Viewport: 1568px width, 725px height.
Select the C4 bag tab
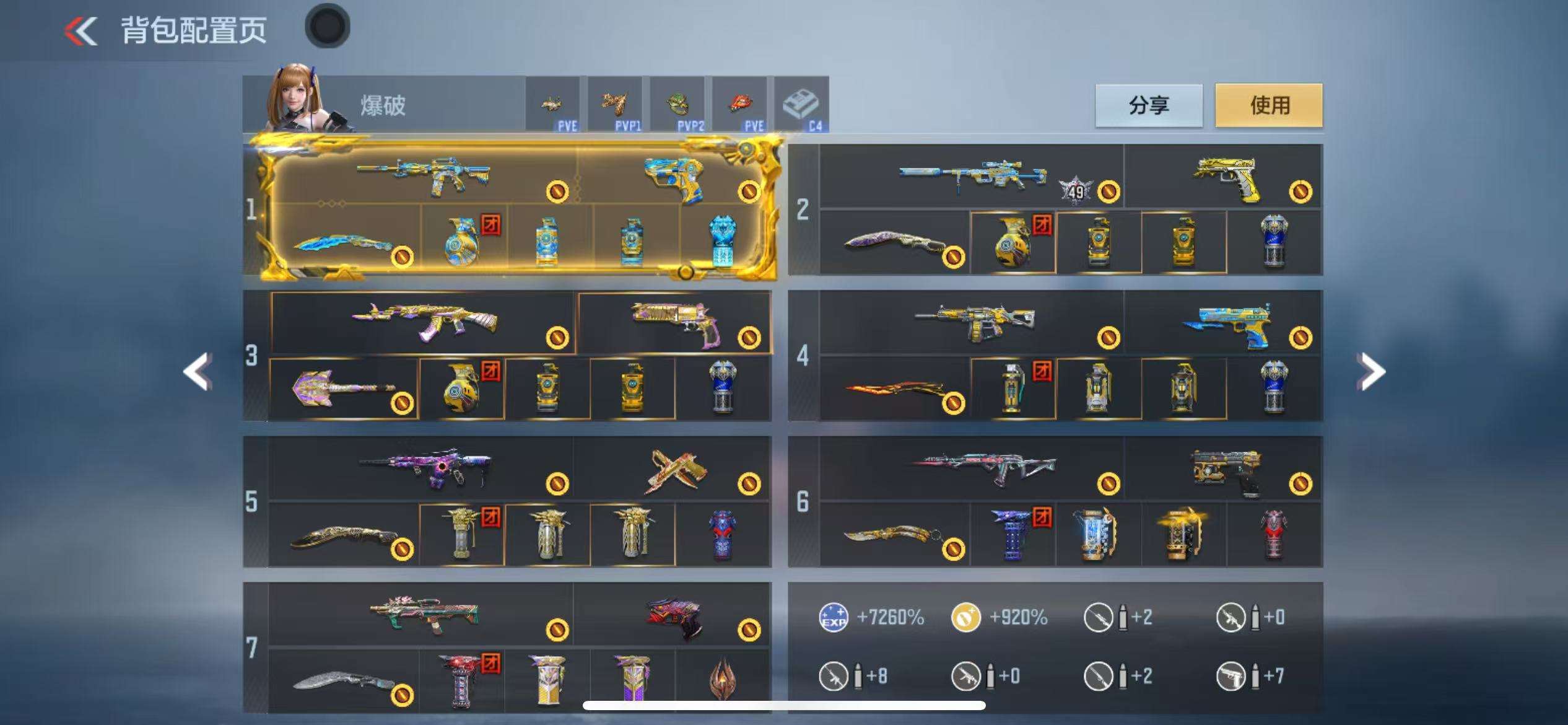click(801, 105)
